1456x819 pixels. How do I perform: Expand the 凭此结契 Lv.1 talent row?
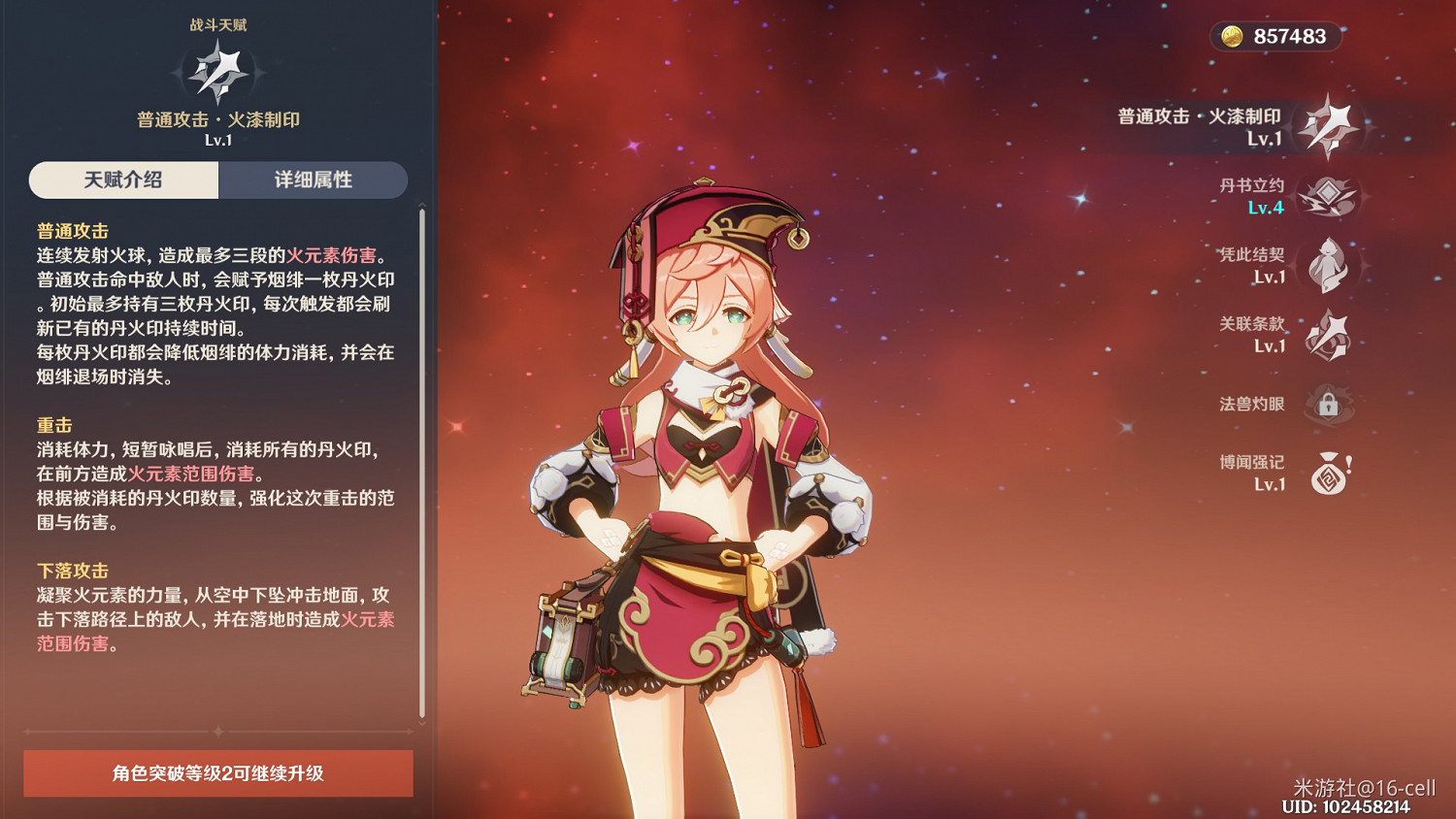click(x=1291, y=265)
